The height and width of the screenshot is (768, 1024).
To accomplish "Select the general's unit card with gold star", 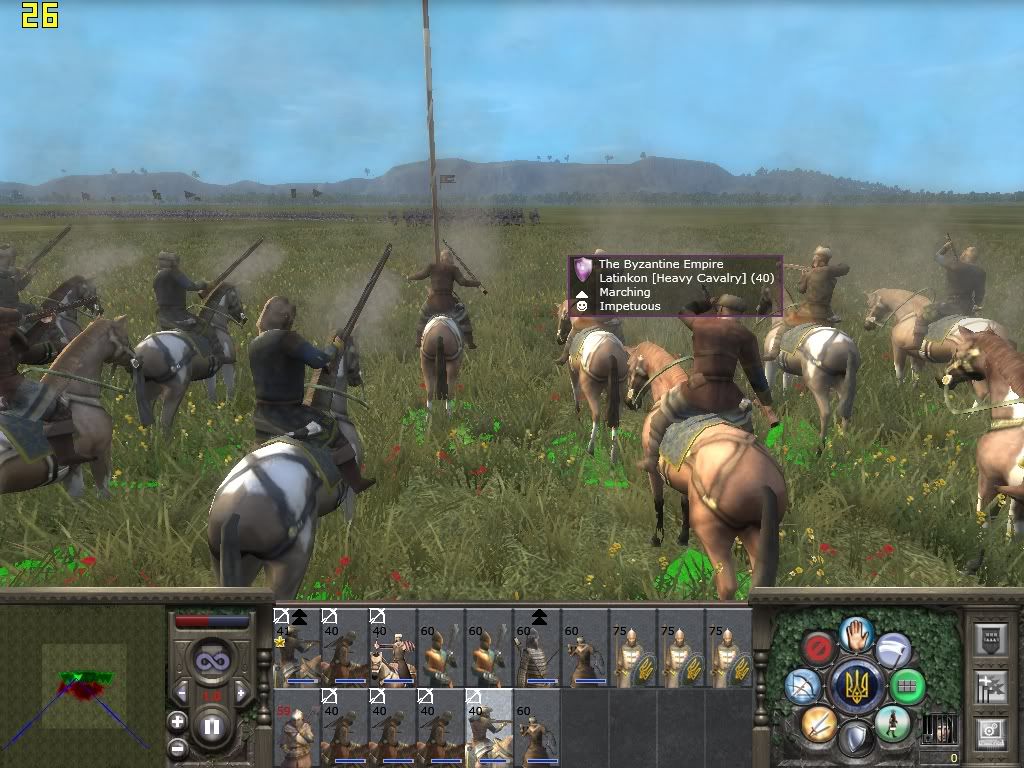I will click(296, 647).
